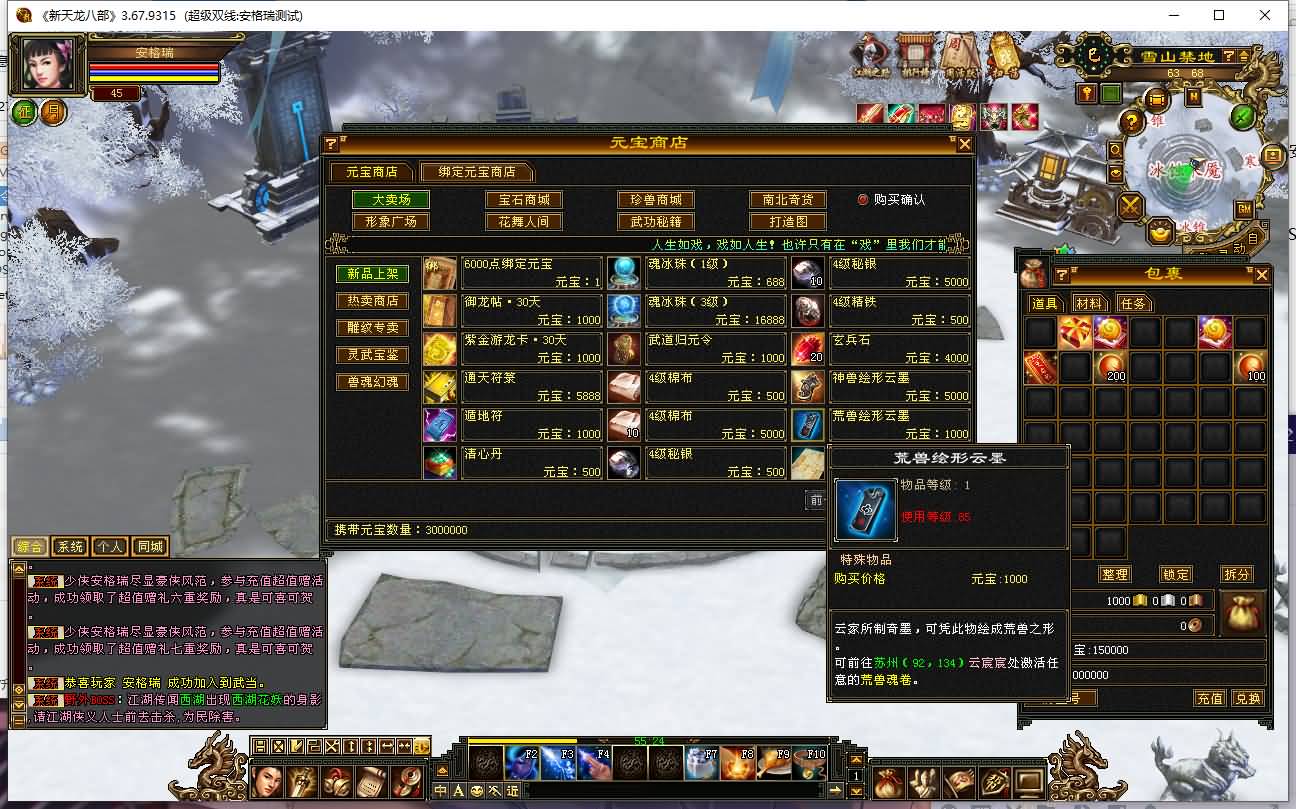Screen dimensions: 1296x809
Task: Open the 兽魂幻魂 category section
Action: coord(372,381)
